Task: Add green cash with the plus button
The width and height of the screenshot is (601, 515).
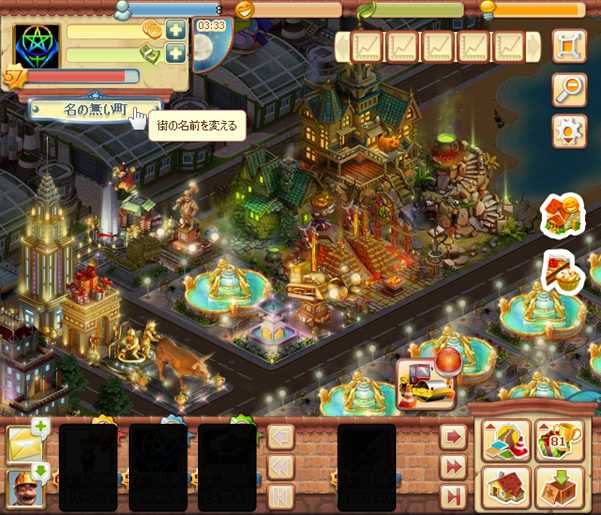Action: click(x=176, y=54)
